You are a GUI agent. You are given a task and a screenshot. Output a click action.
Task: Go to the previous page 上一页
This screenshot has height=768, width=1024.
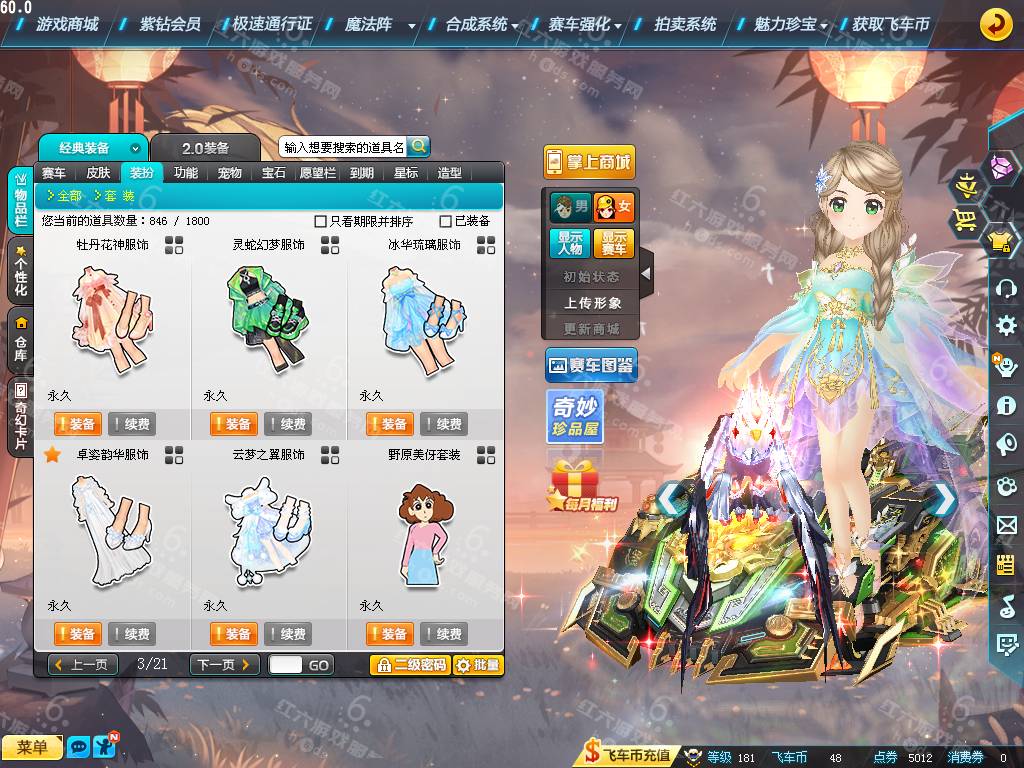coord(83,665)
